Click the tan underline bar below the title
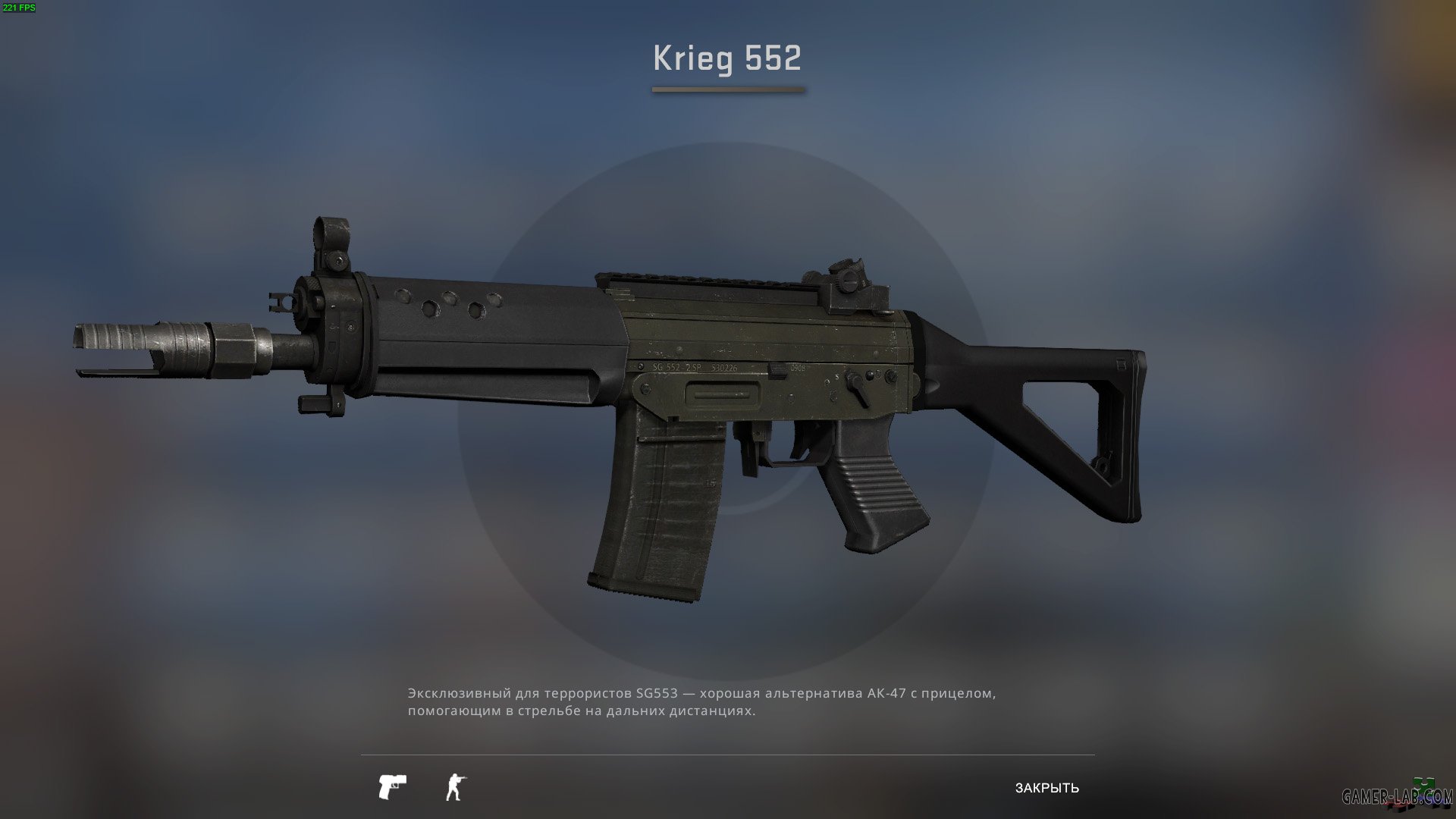Viewport: 1456px width, 819px height. click(x=726, y=89)
